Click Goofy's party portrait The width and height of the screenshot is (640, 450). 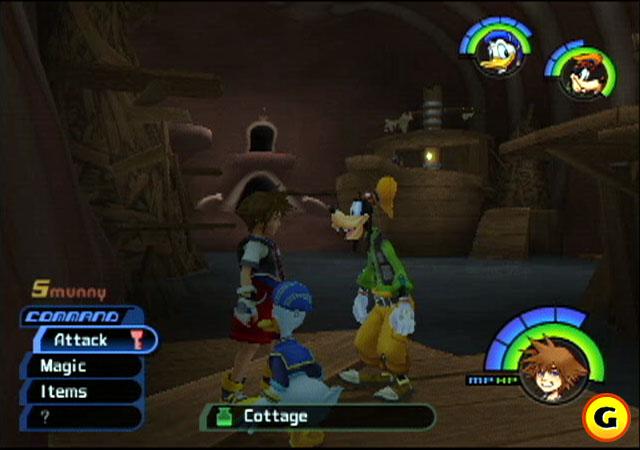coord(574,75)
